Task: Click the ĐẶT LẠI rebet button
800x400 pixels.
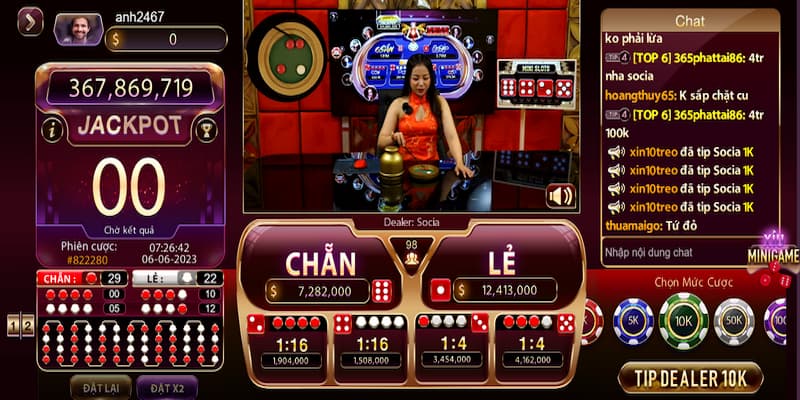Action: click(100, 387)
